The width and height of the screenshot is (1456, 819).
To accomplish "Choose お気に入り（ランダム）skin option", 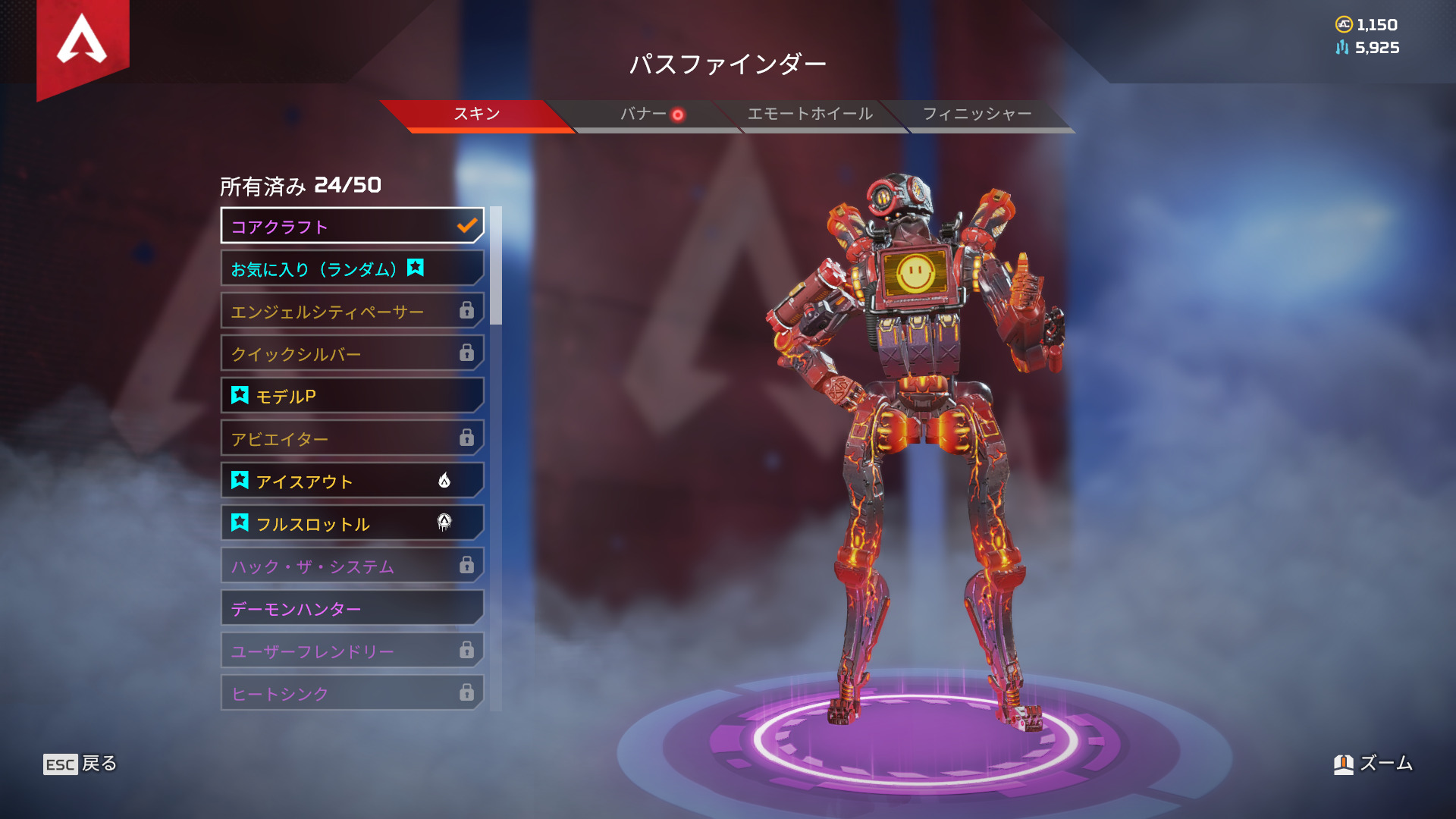I will [x=352, y=268].
